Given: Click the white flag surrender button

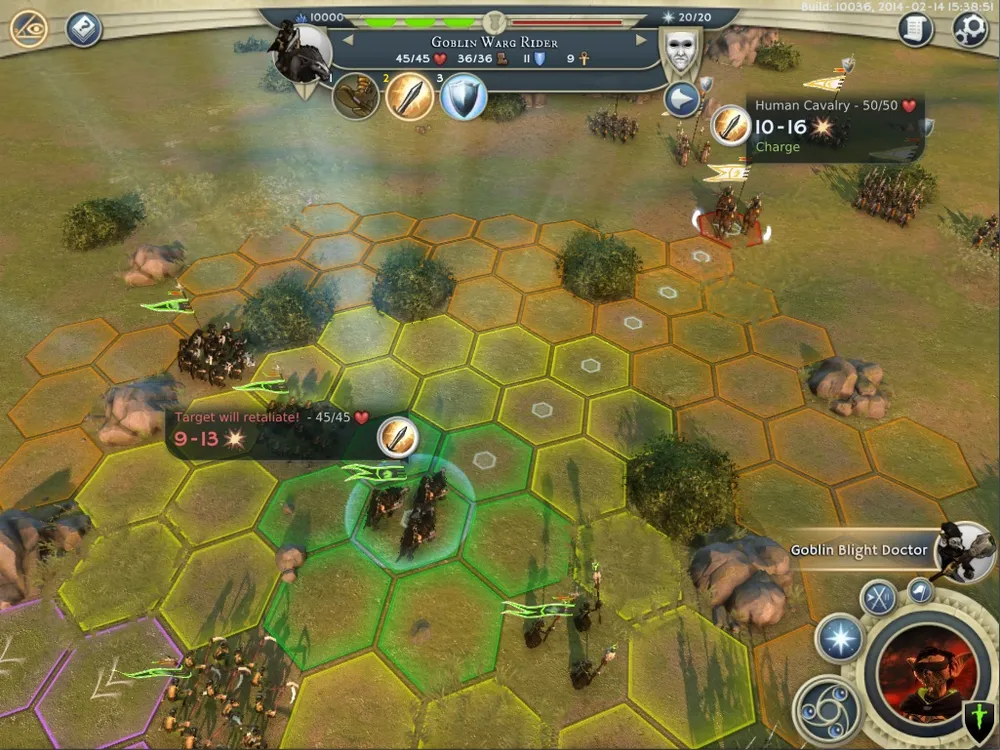Looking at the screenshot, I should 921,591.
